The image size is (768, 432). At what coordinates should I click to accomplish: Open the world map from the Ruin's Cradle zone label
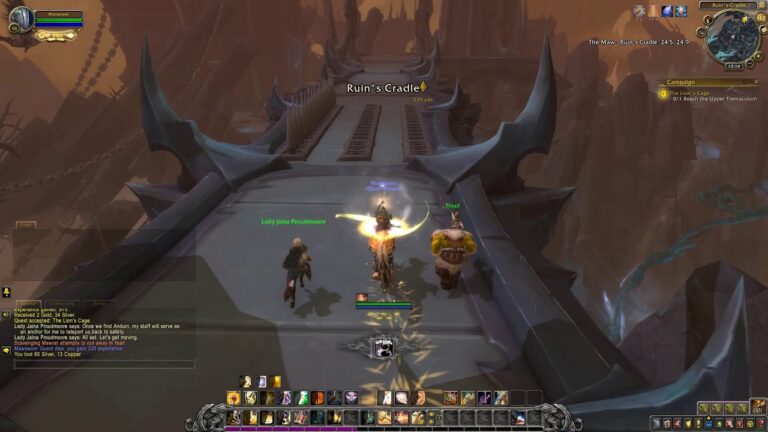pyautogui.click(x=727, y=5)
